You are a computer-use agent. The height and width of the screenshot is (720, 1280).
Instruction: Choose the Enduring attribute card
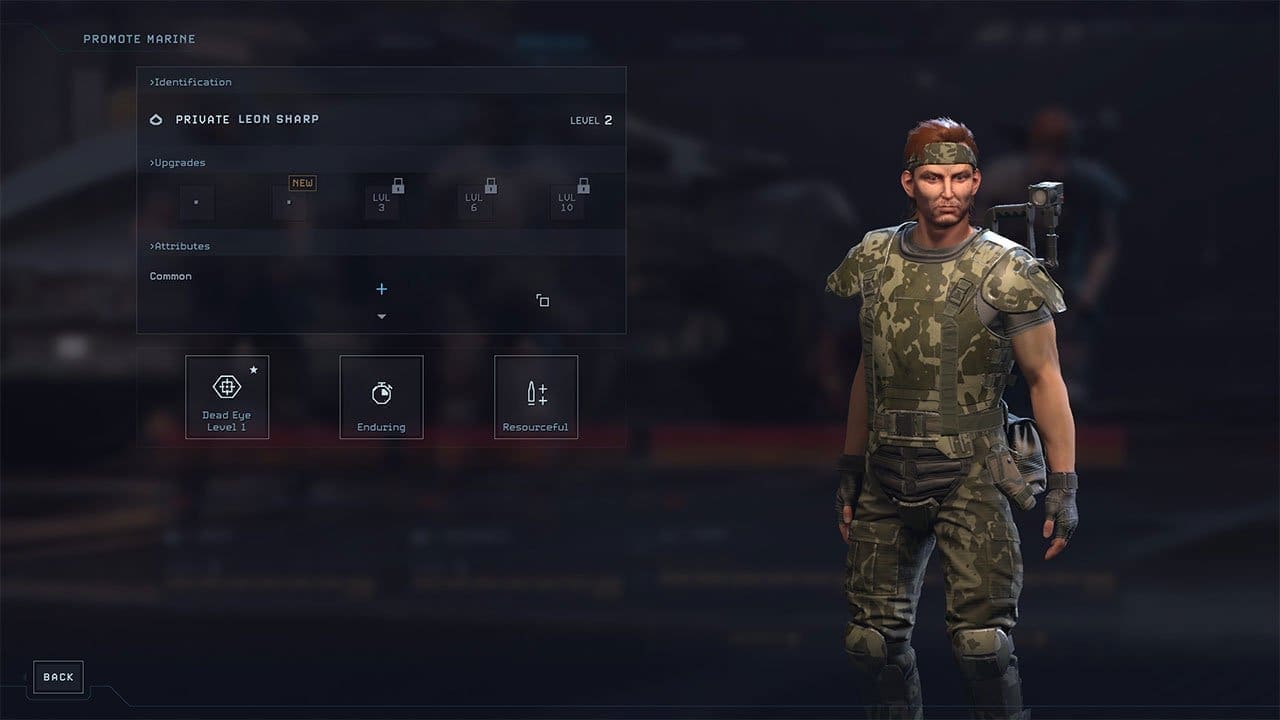[381, 397]
